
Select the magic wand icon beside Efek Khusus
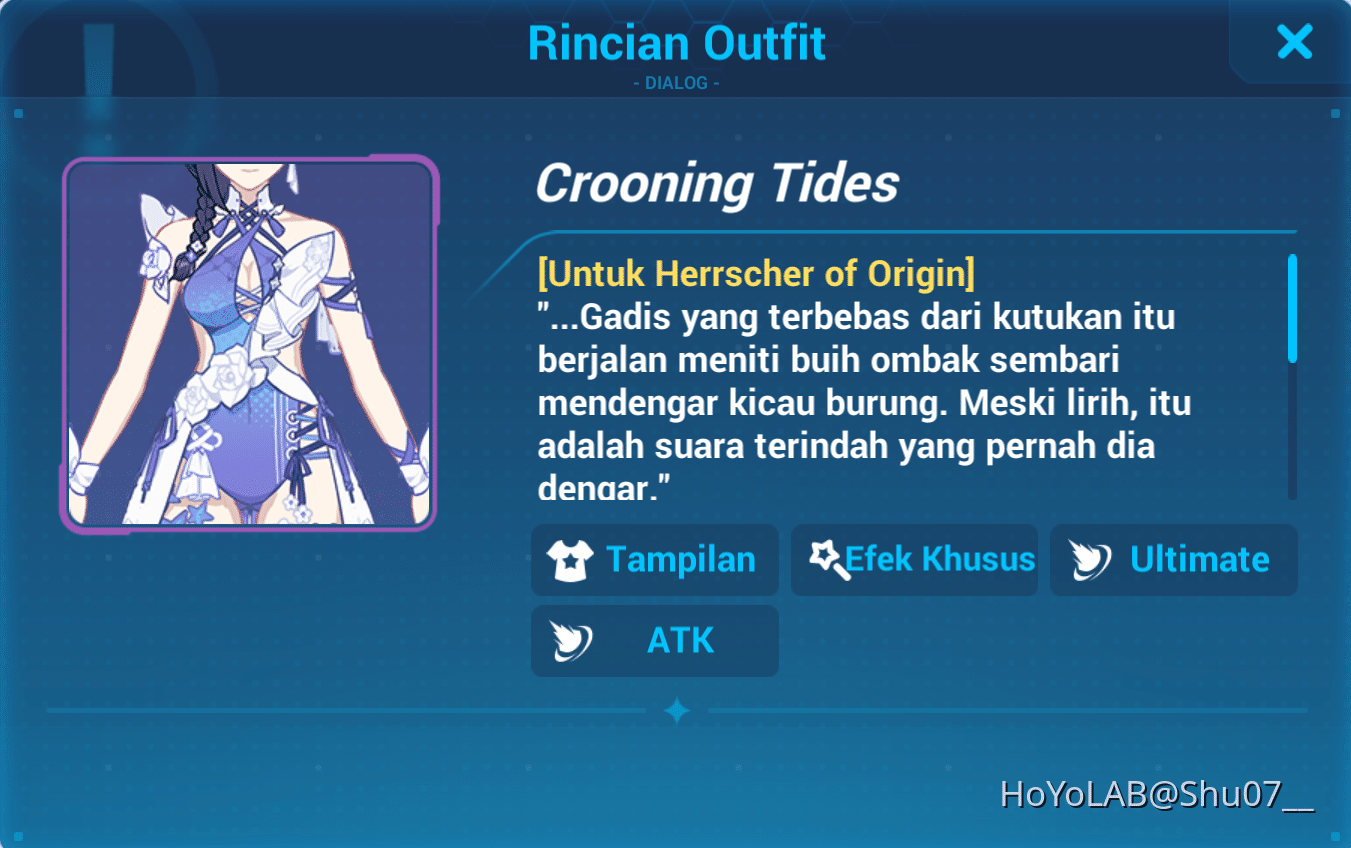pyautogui.click(x=826, y=559)
